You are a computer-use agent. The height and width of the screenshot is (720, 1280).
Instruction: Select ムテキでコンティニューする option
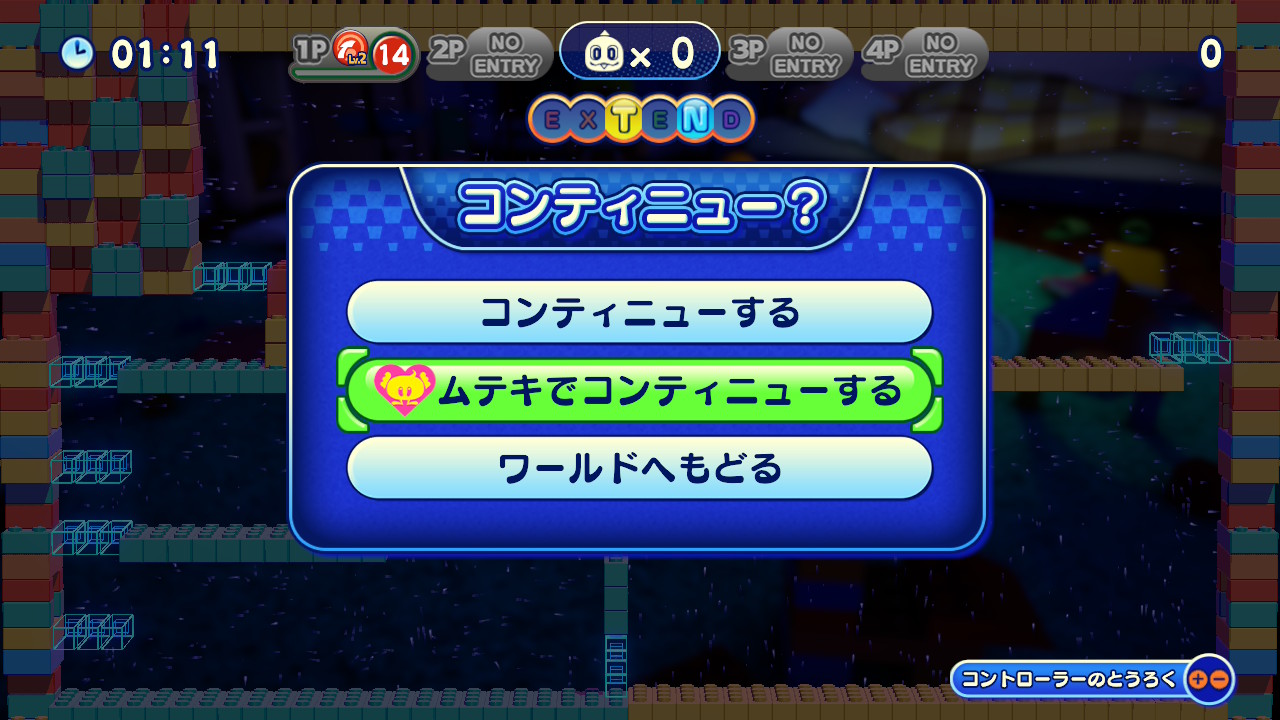(x=640, y=390)
